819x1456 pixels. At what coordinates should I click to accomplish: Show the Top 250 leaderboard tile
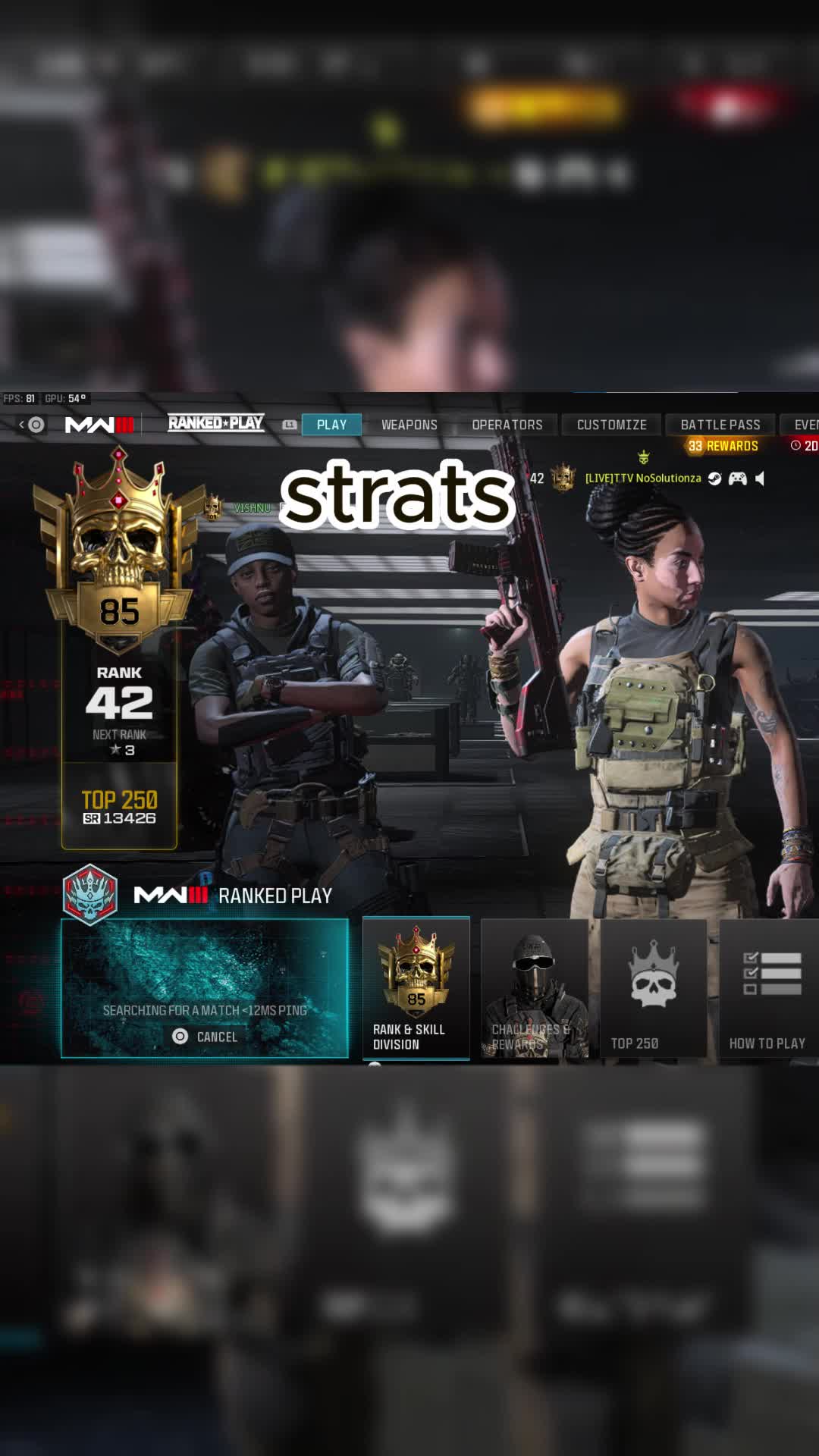653,987
